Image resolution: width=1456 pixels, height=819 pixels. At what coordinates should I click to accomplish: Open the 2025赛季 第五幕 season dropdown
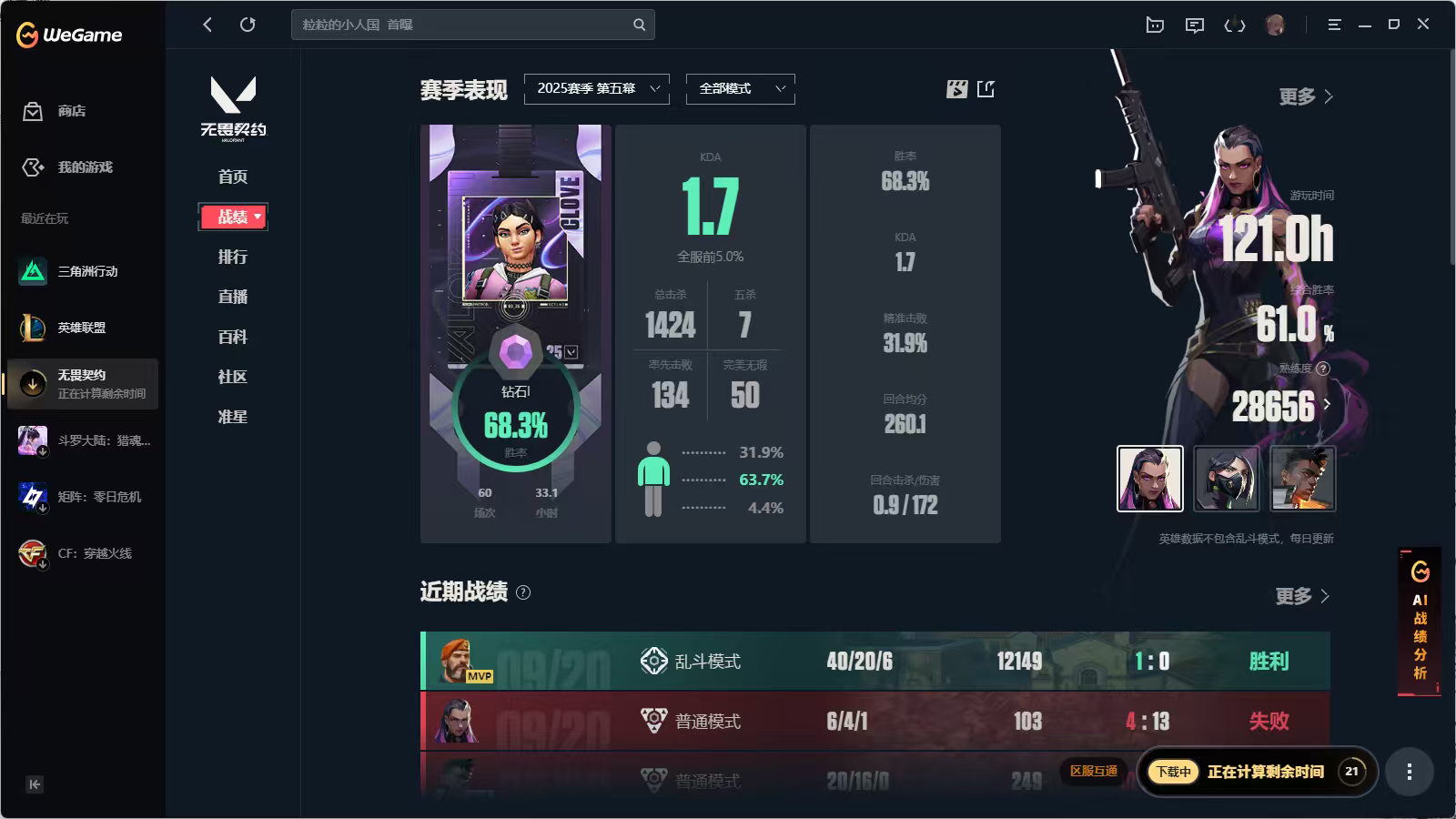(597, 88)
